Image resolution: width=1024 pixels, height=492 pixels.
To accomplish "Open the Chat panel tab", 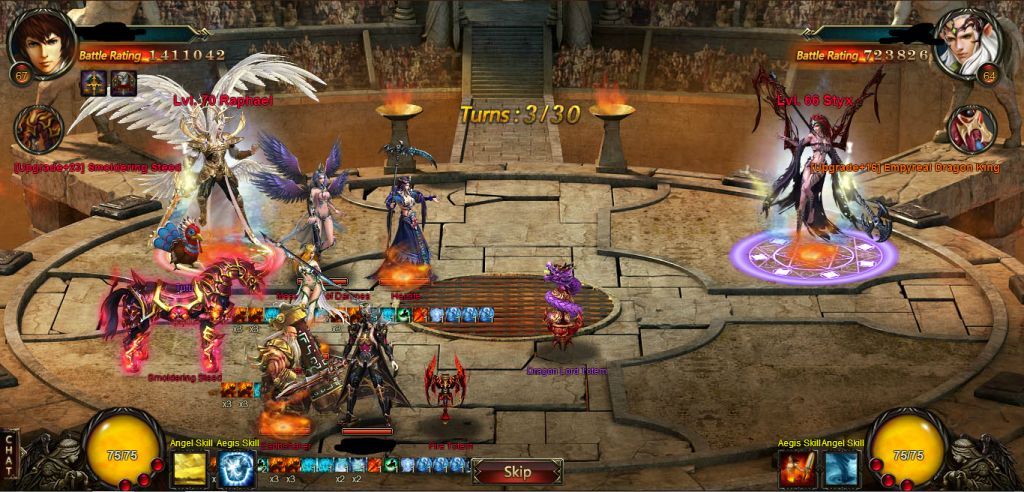I will (9, 455).
